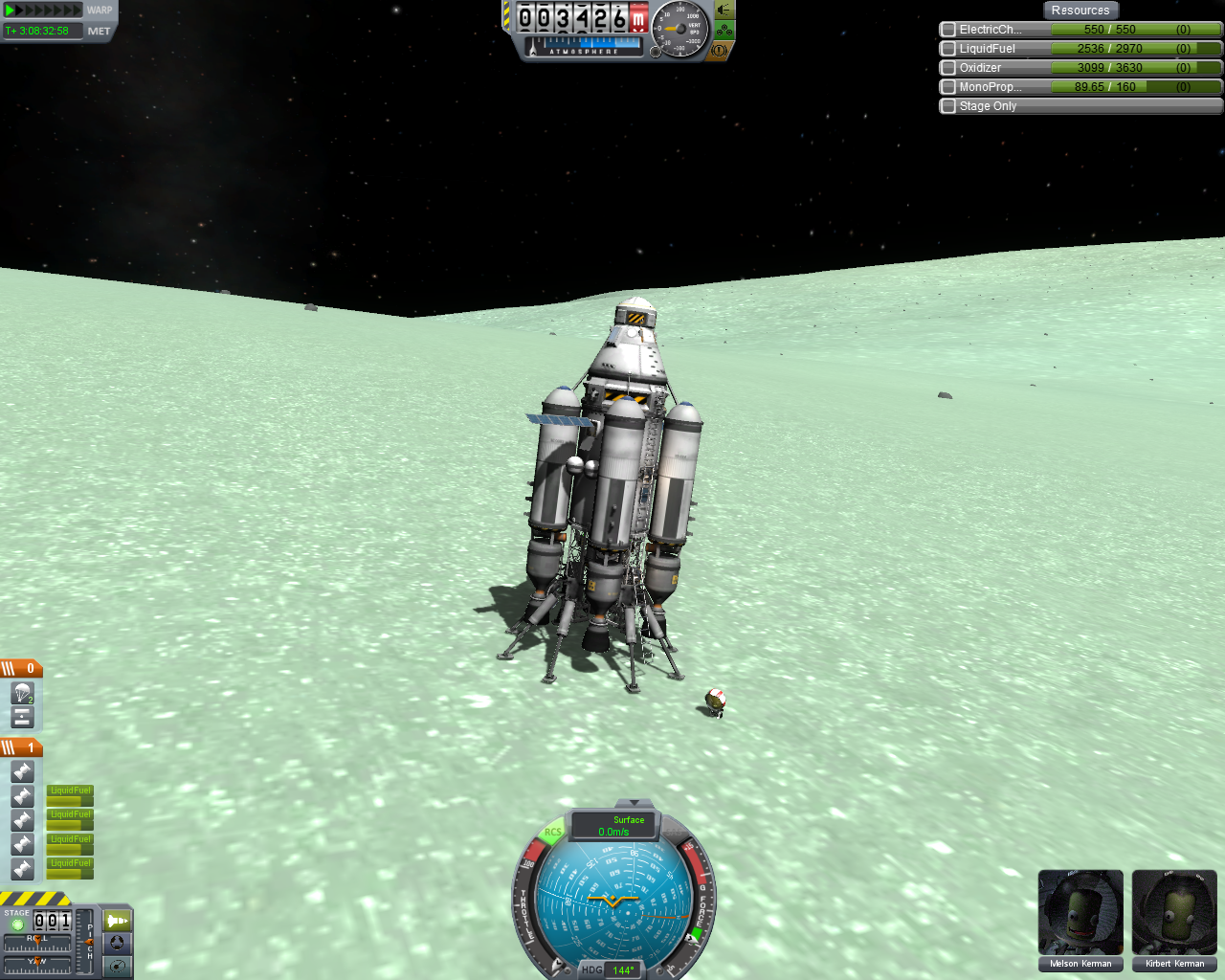Toggle the RCS indicator on navball
Screen dimensions: 1225x980
[552, 833]
